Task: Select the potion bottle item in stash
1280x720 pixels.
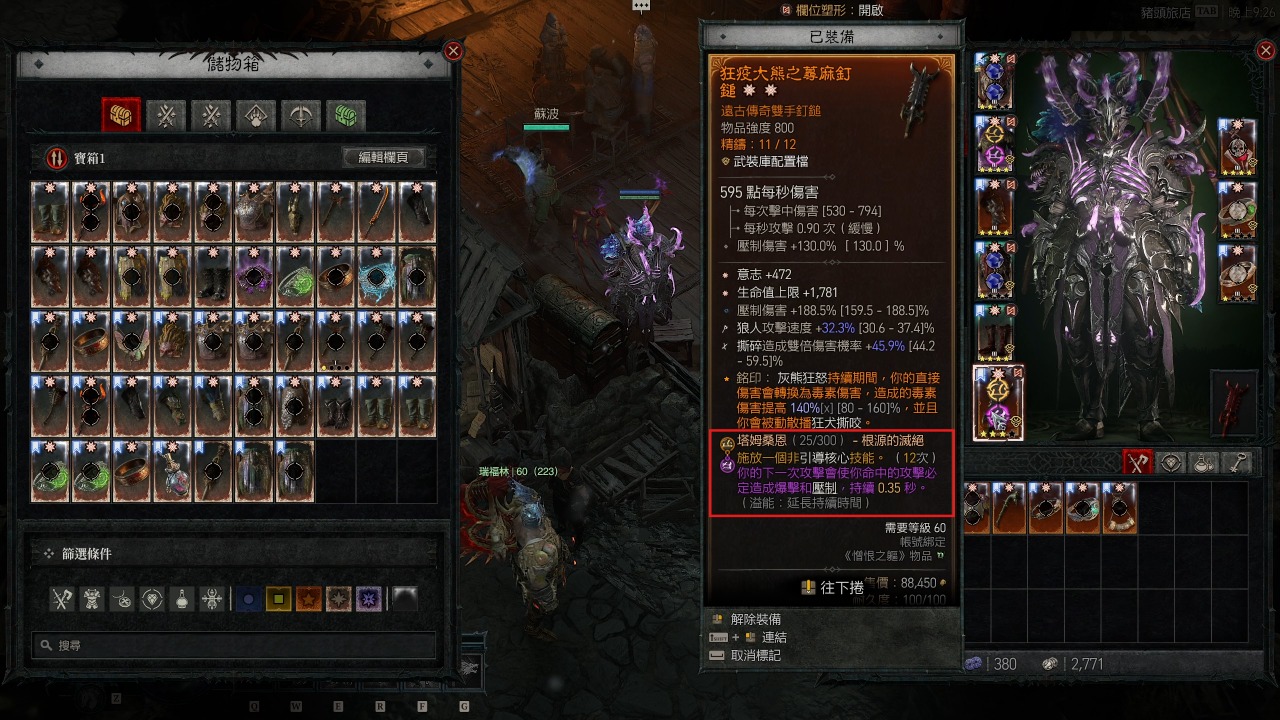Action: tap(172, 470)
